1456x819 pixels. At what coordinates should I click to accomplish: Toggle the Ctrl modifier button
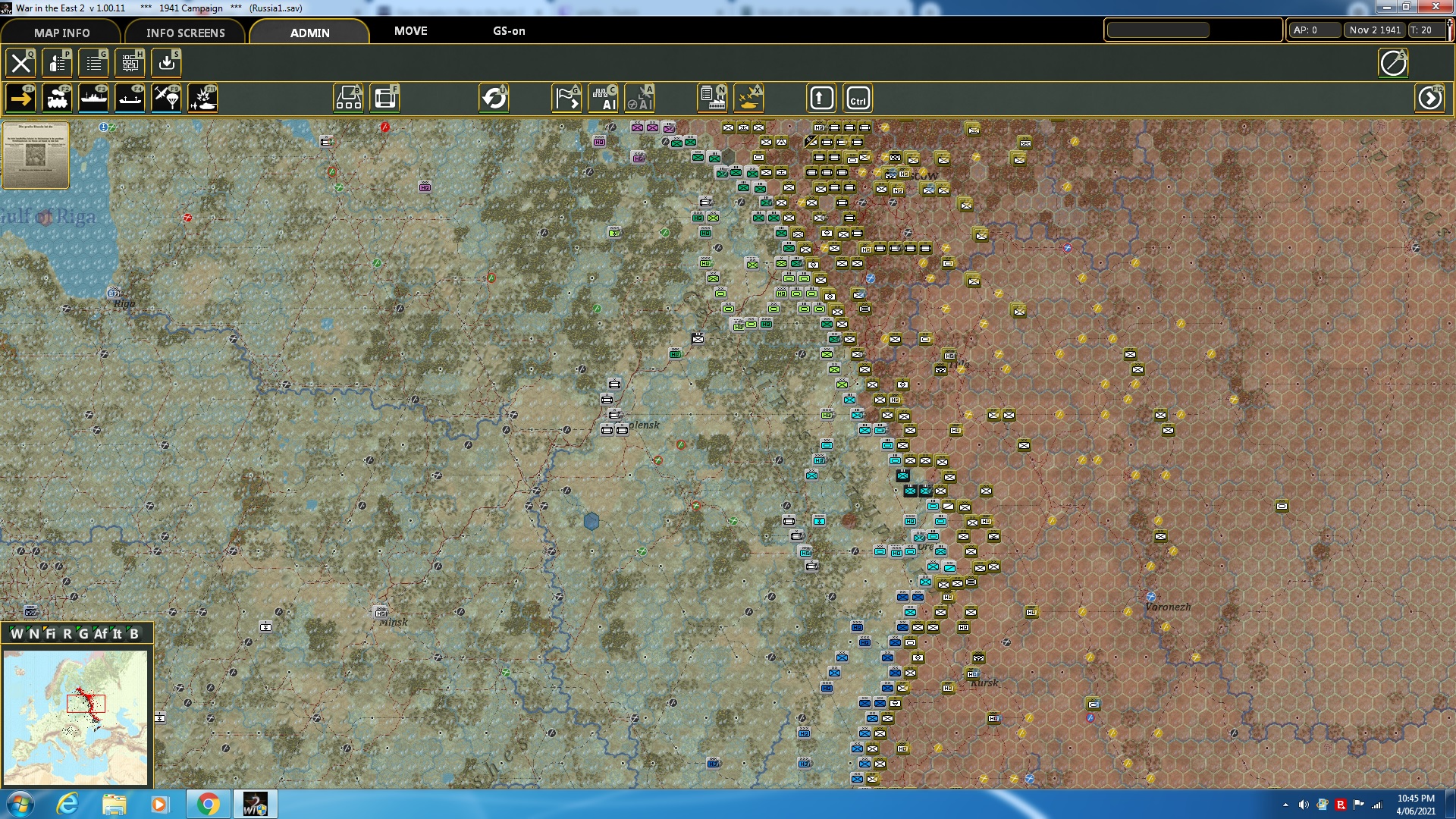[858, 98]
